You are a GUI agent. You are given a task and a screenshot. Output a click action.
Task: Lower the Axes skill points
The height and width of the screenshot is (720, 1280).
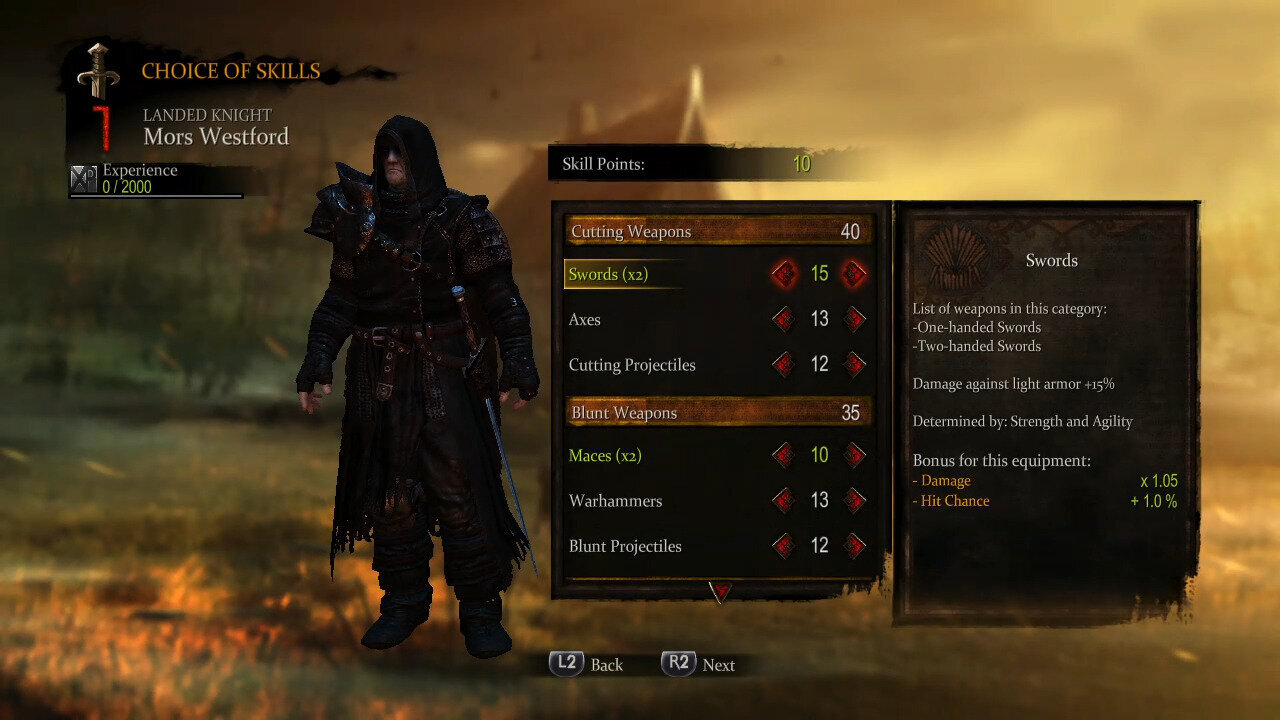pos(784,320)
